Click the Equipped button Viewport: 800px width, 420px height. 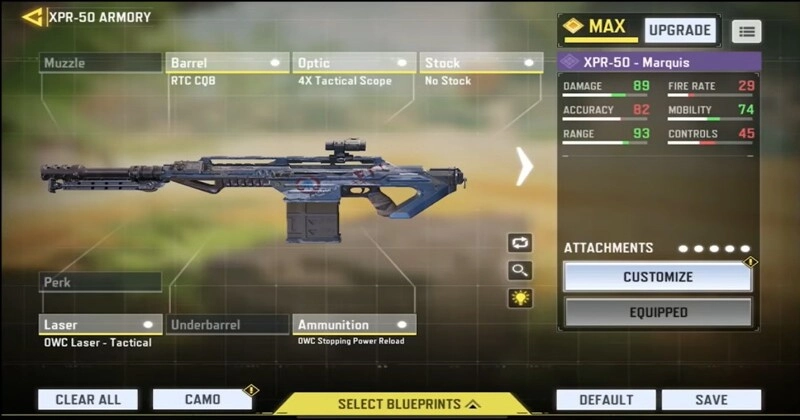657,312
